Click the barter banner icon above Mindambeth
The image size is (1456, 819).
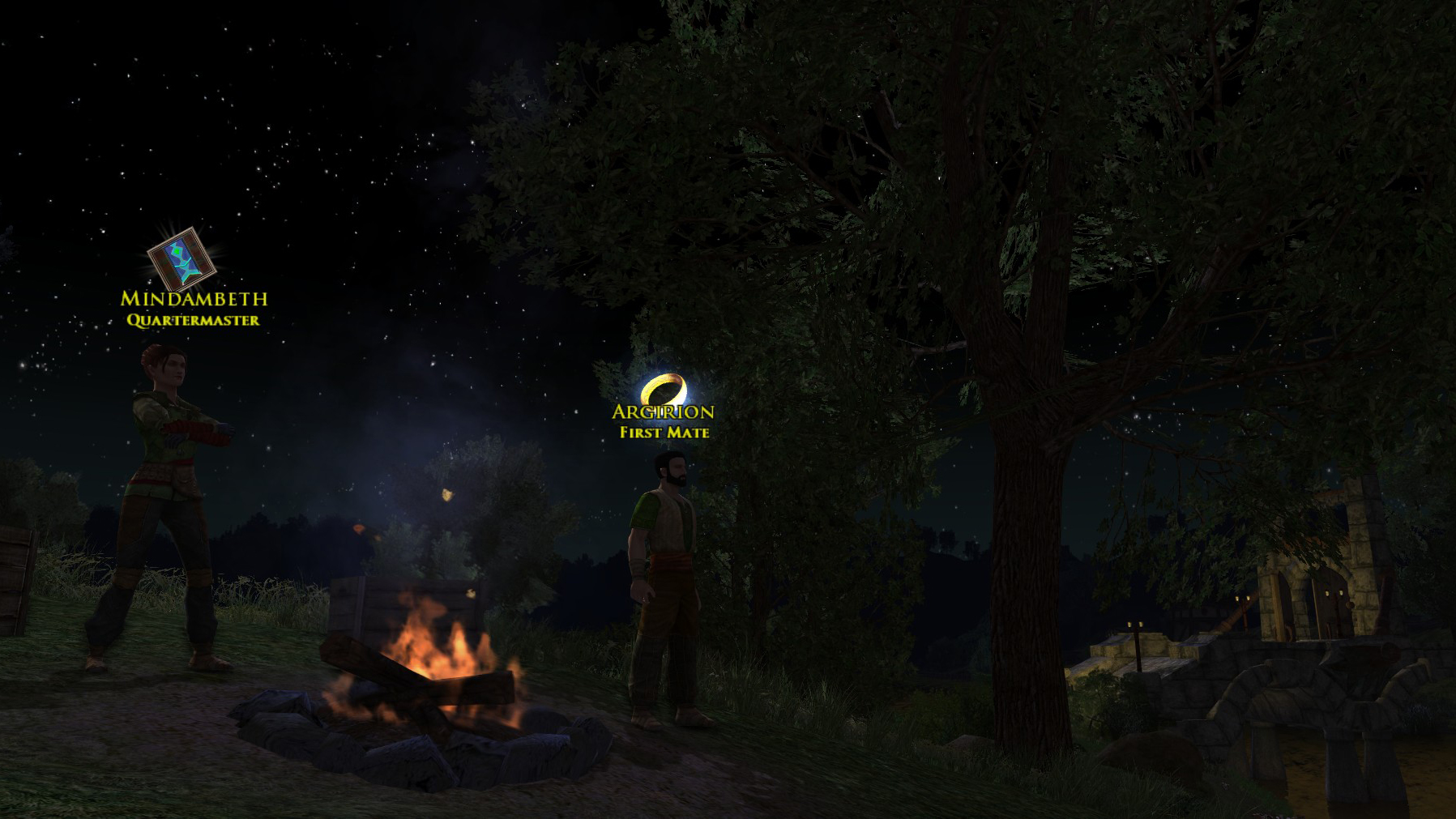(181, 260)
